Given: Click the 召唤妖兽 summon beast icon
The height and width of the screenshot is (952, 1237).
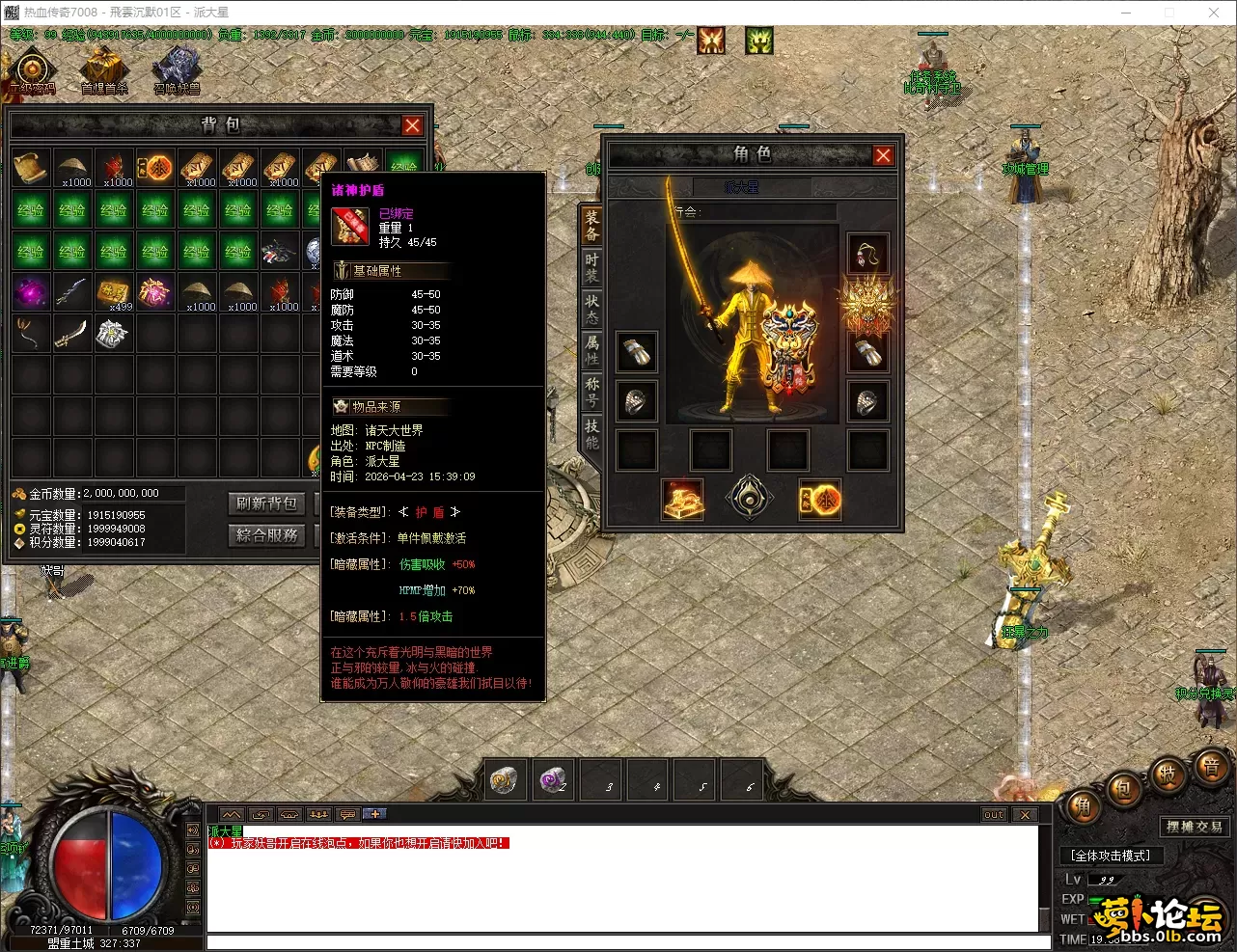Looking at the screenshot, I should (x=177, y=69).
